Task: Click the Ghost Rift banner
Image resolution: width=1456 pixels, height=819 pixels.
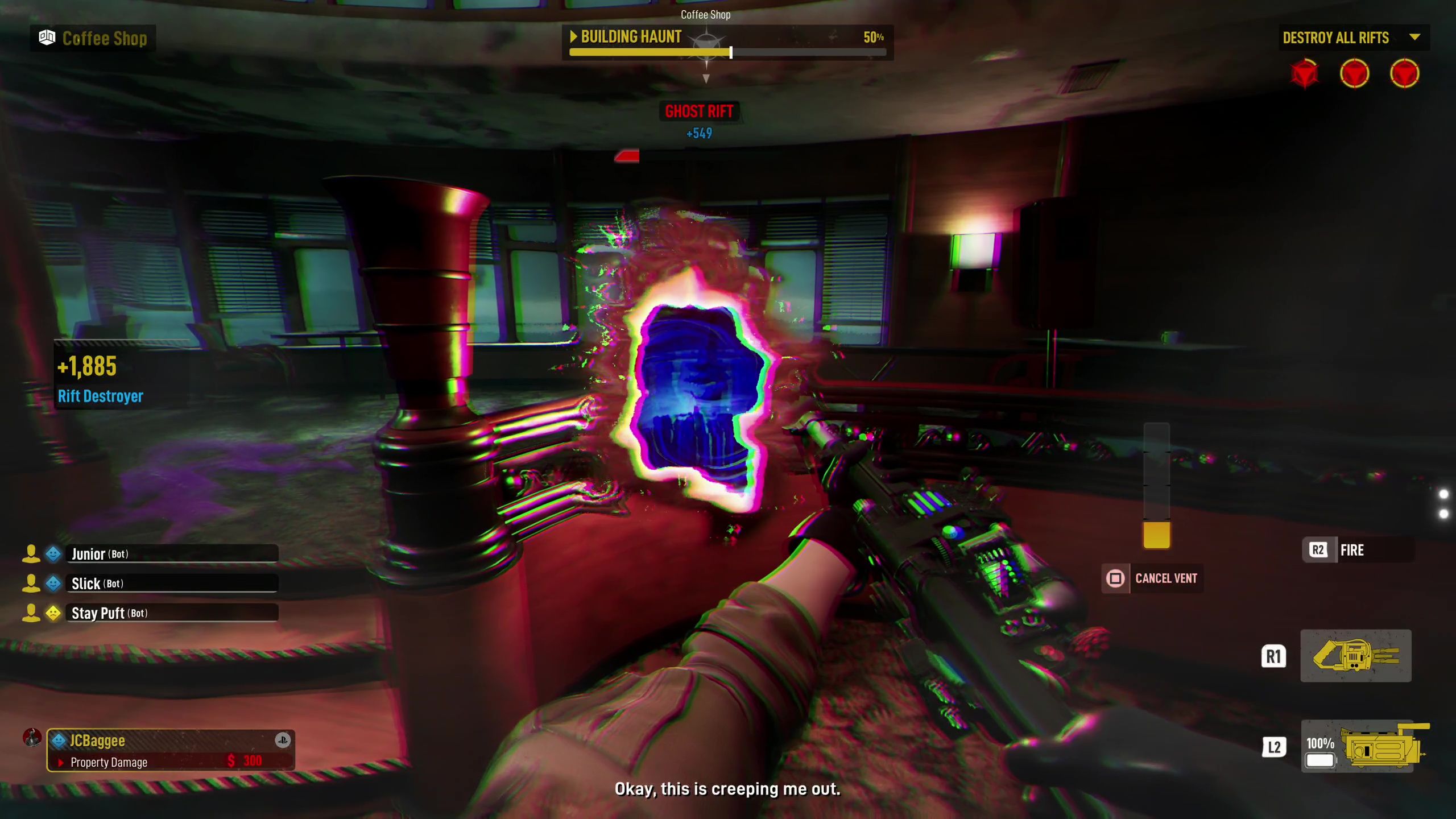Action: (x=700, y=110)
